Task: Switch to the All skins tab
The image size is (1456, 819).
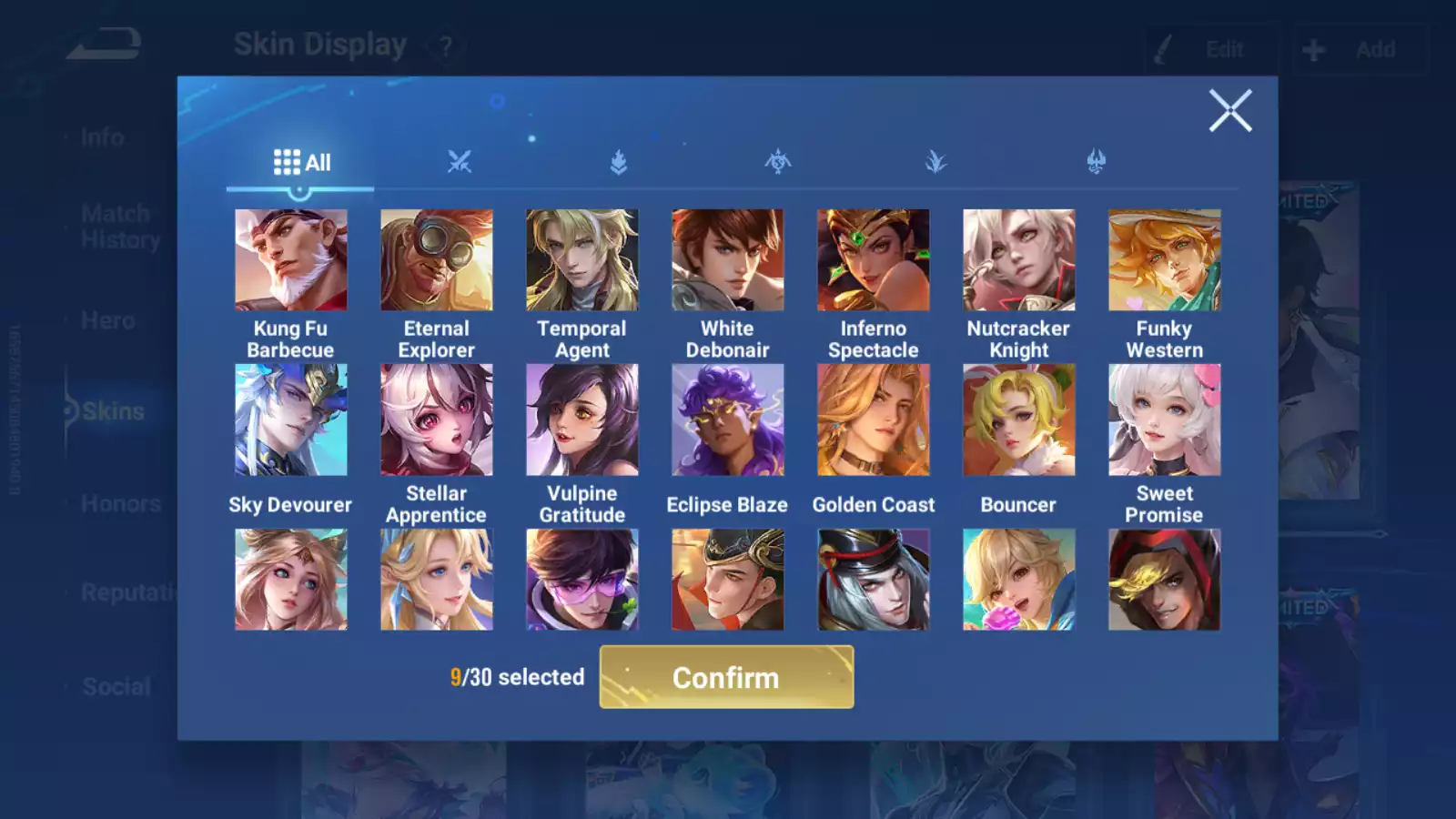Action: (301, 163)
